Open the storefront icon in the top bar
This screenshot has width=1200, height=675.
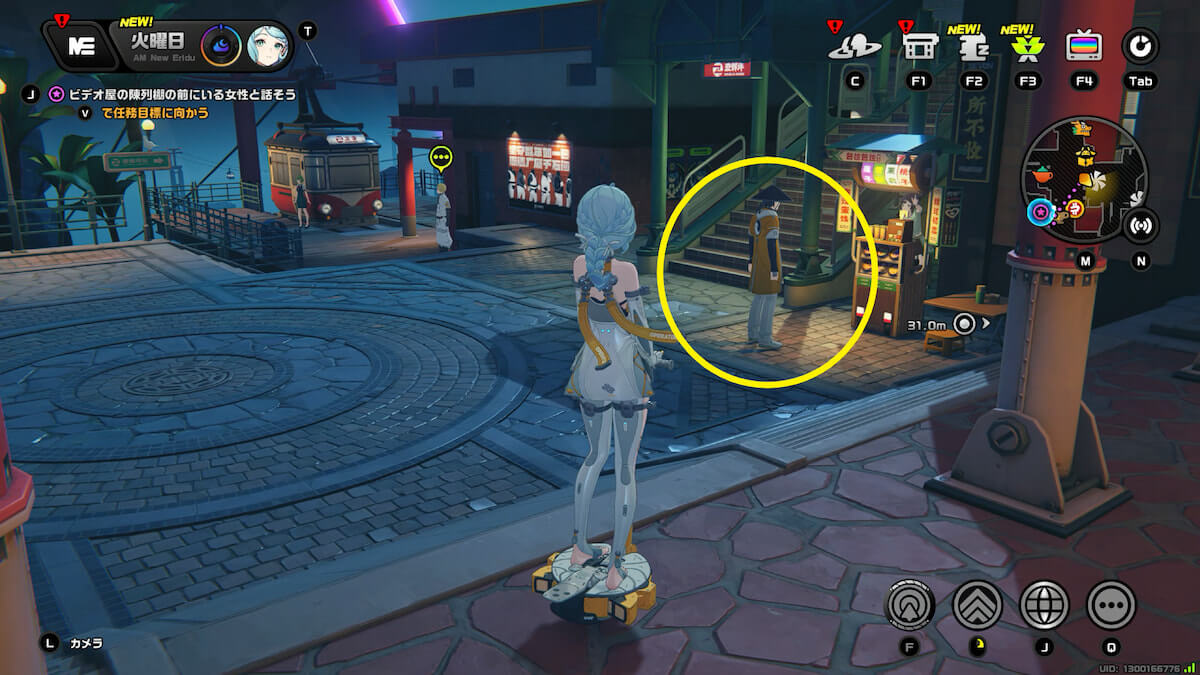919,46
